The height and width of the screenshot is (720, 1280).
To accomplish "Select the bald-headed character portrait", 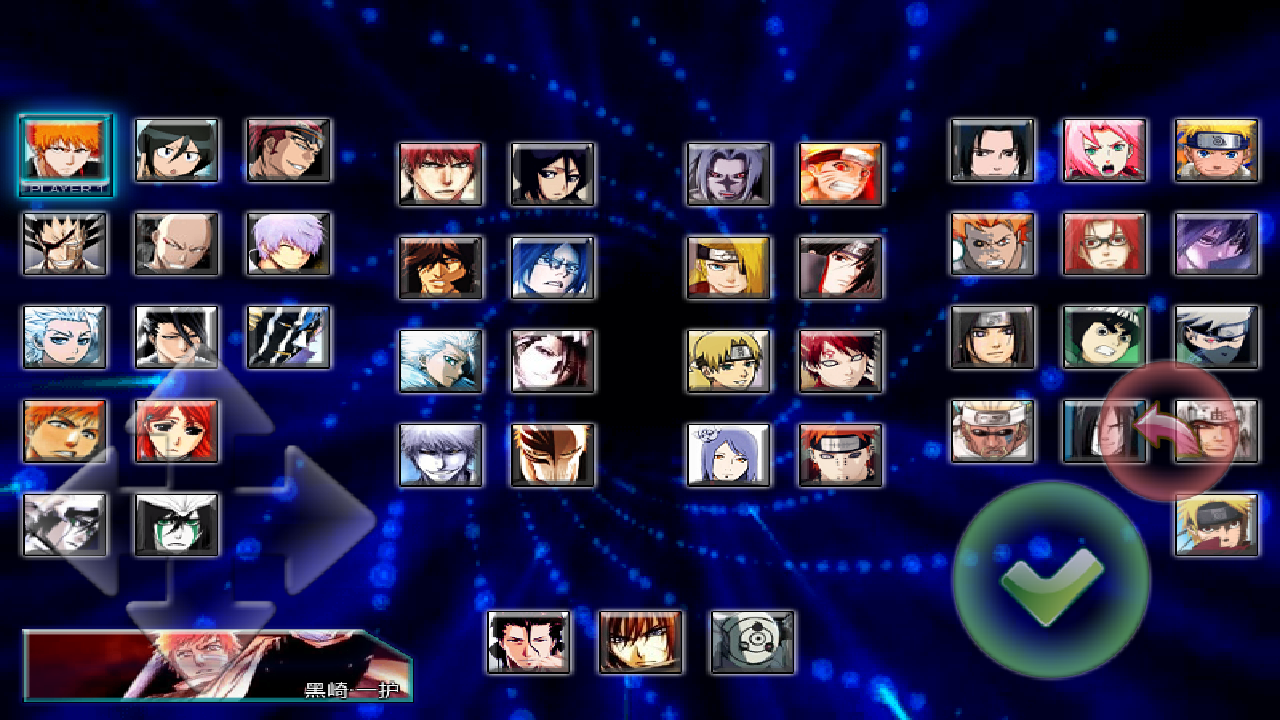I will [x=177, y=243].
